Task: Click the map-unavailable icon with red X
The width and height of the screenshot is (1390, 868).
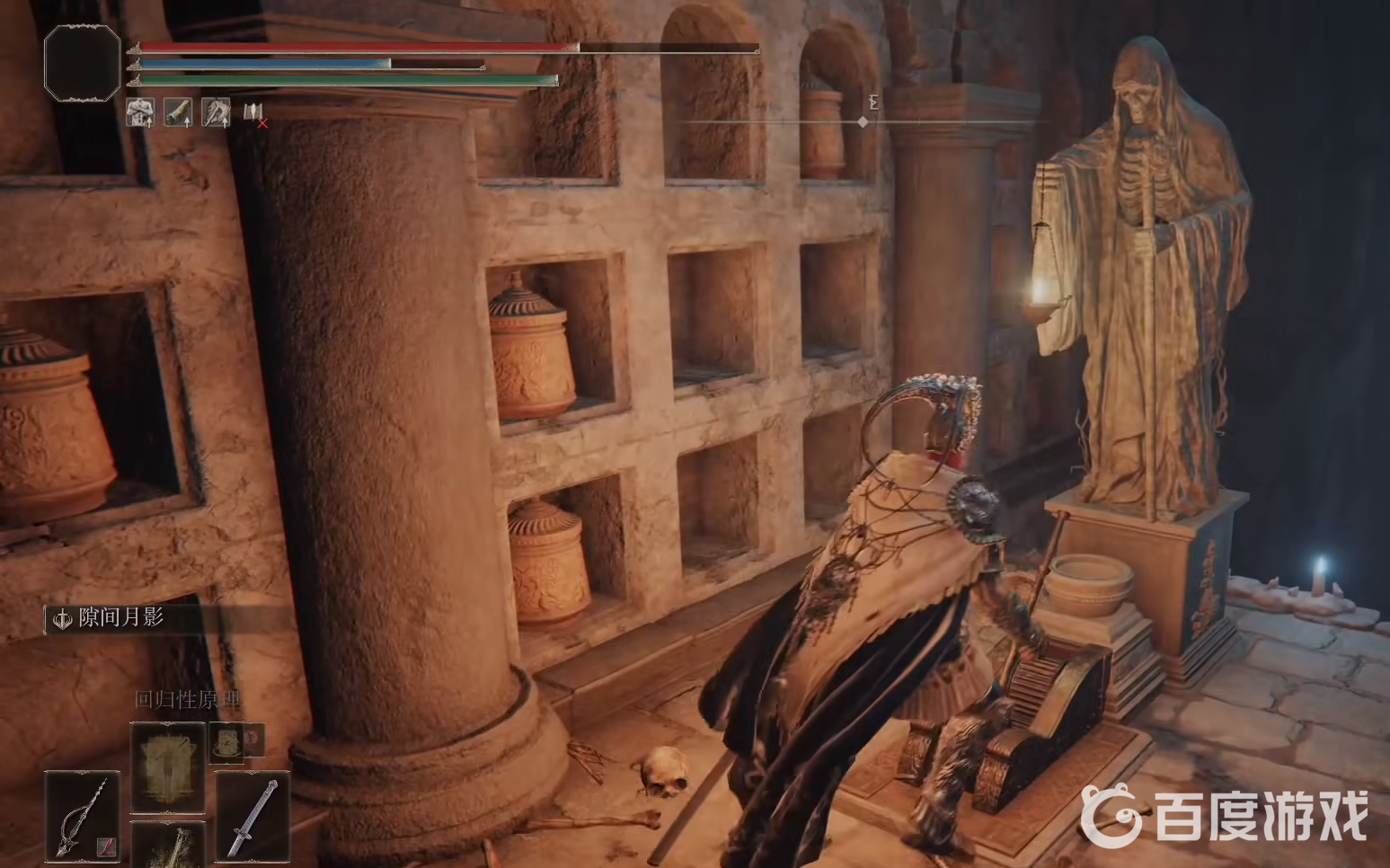Action: click(254, 113)
